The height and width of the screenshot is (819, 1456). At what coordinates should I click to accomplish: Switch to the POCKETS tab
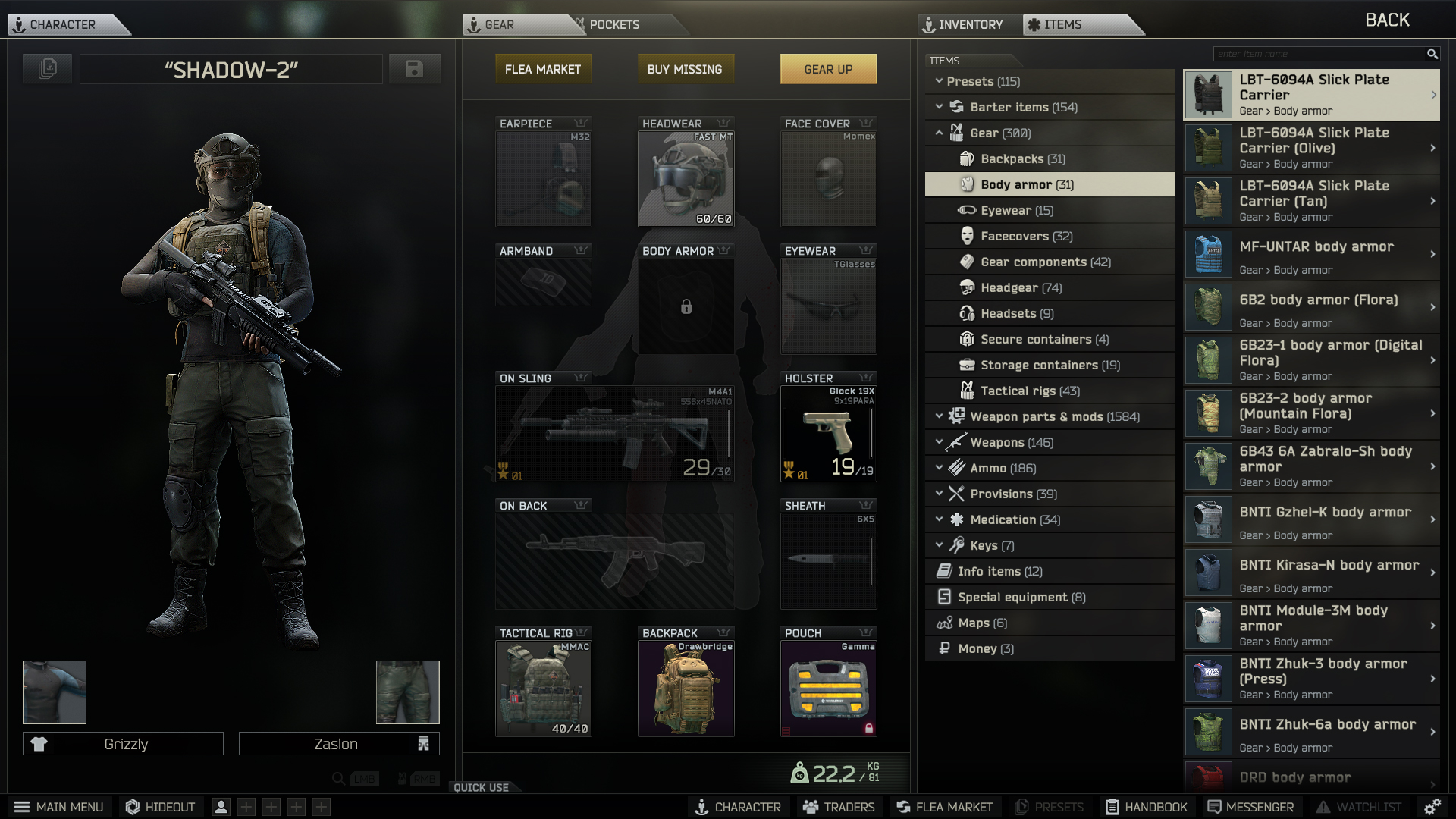(x=614, y=24)
